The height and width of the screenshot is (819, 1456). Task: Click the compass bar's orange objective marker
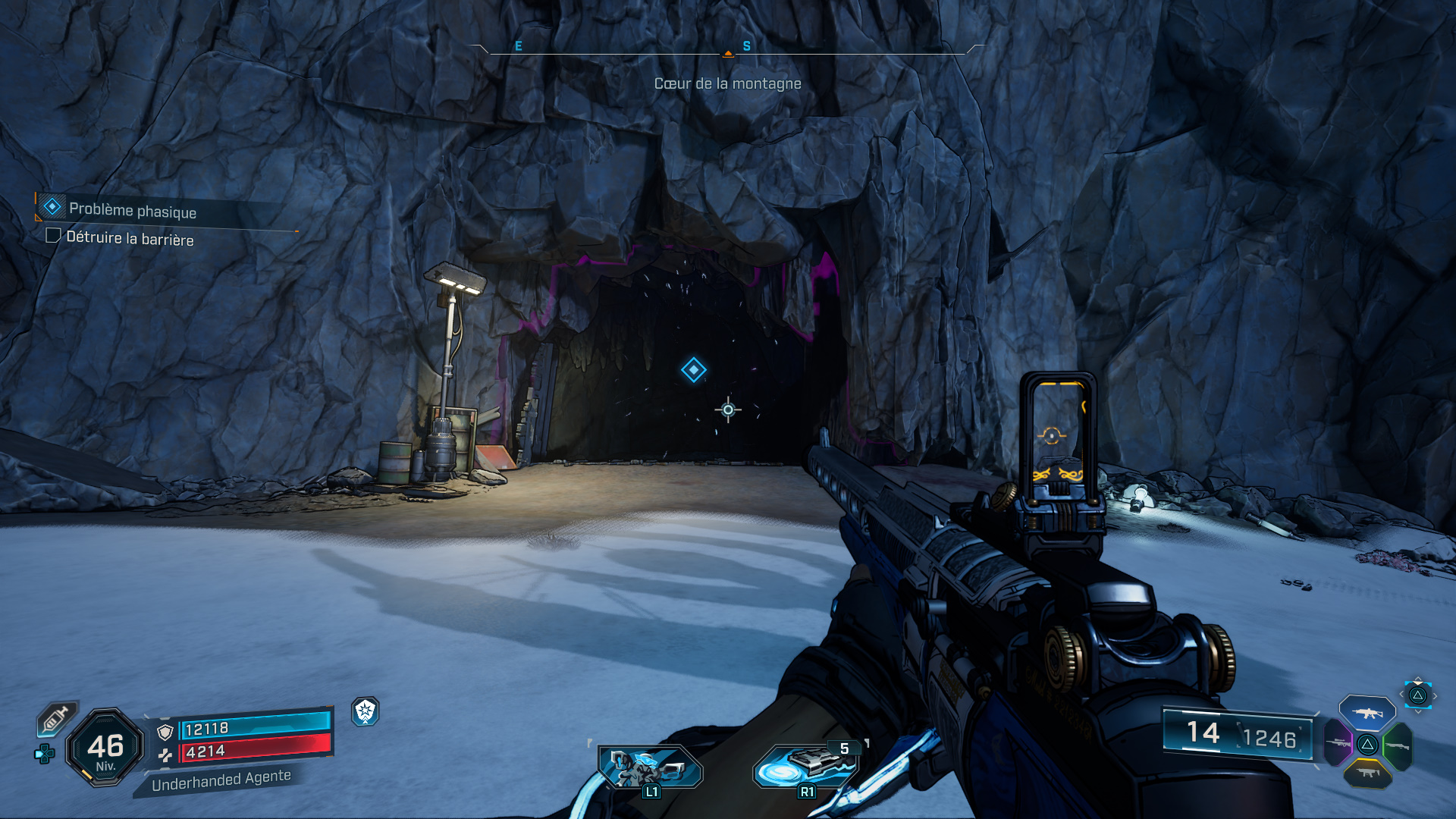point(728,53)
